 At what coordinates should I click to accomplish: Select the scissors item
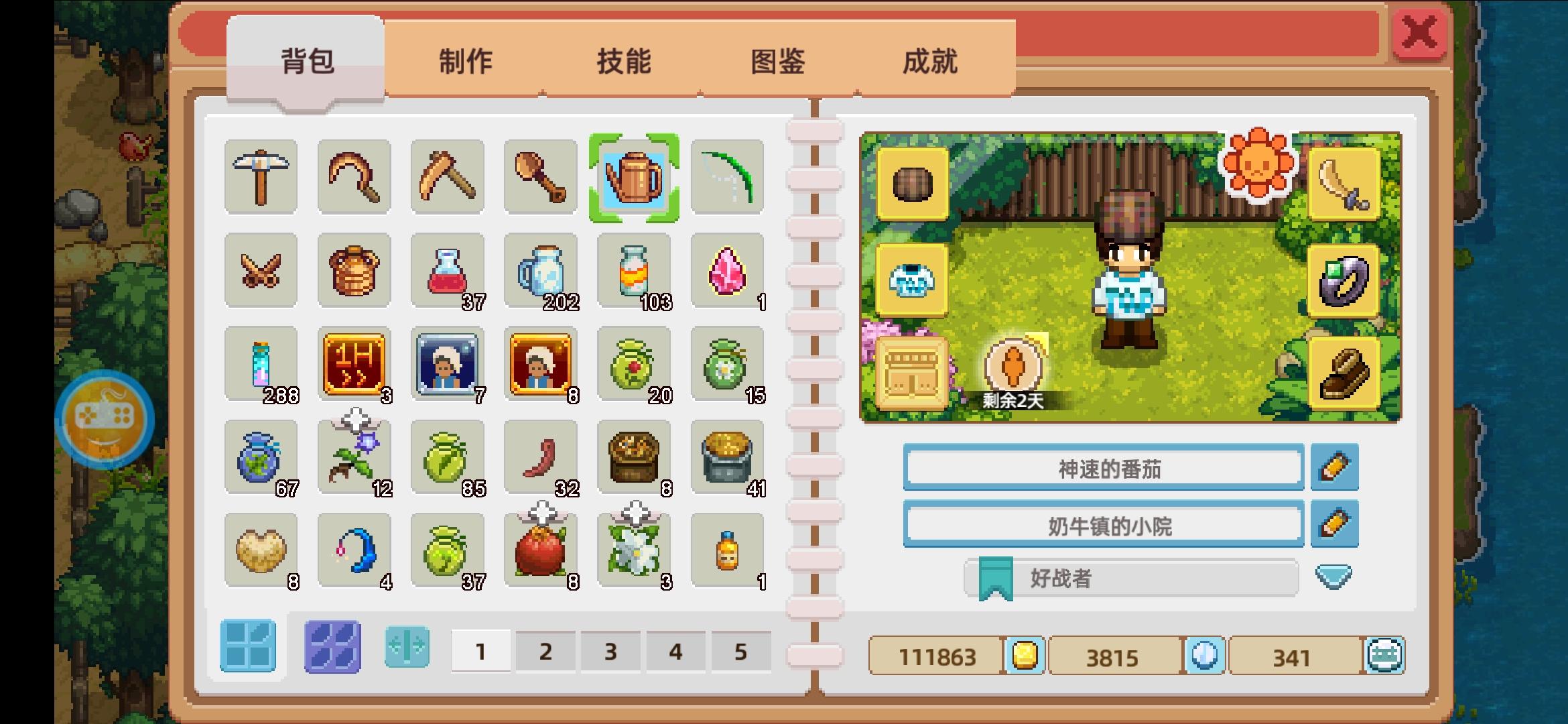[261, 270]
